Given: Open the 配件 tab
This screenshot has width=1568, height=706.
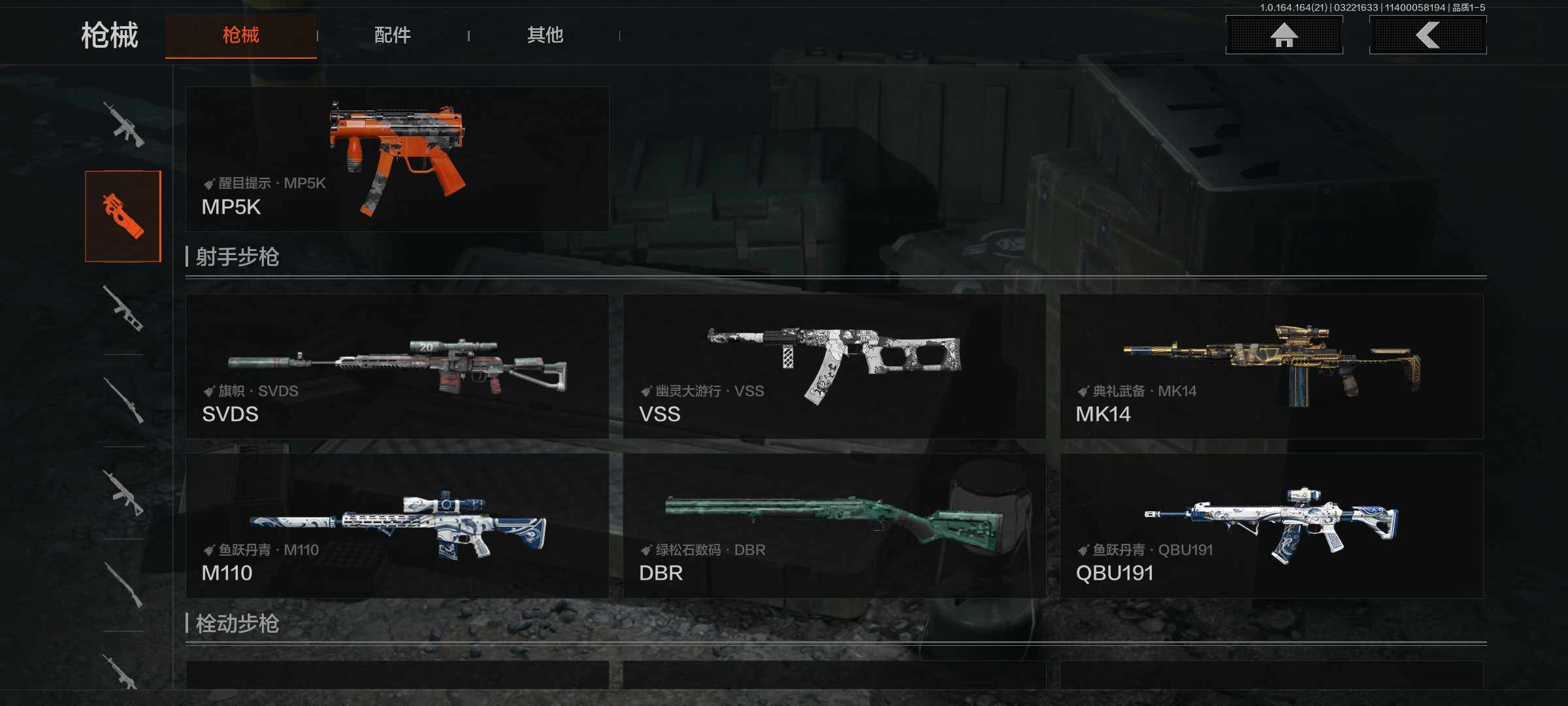Looking at the screenshot, I should click(393, 35).
